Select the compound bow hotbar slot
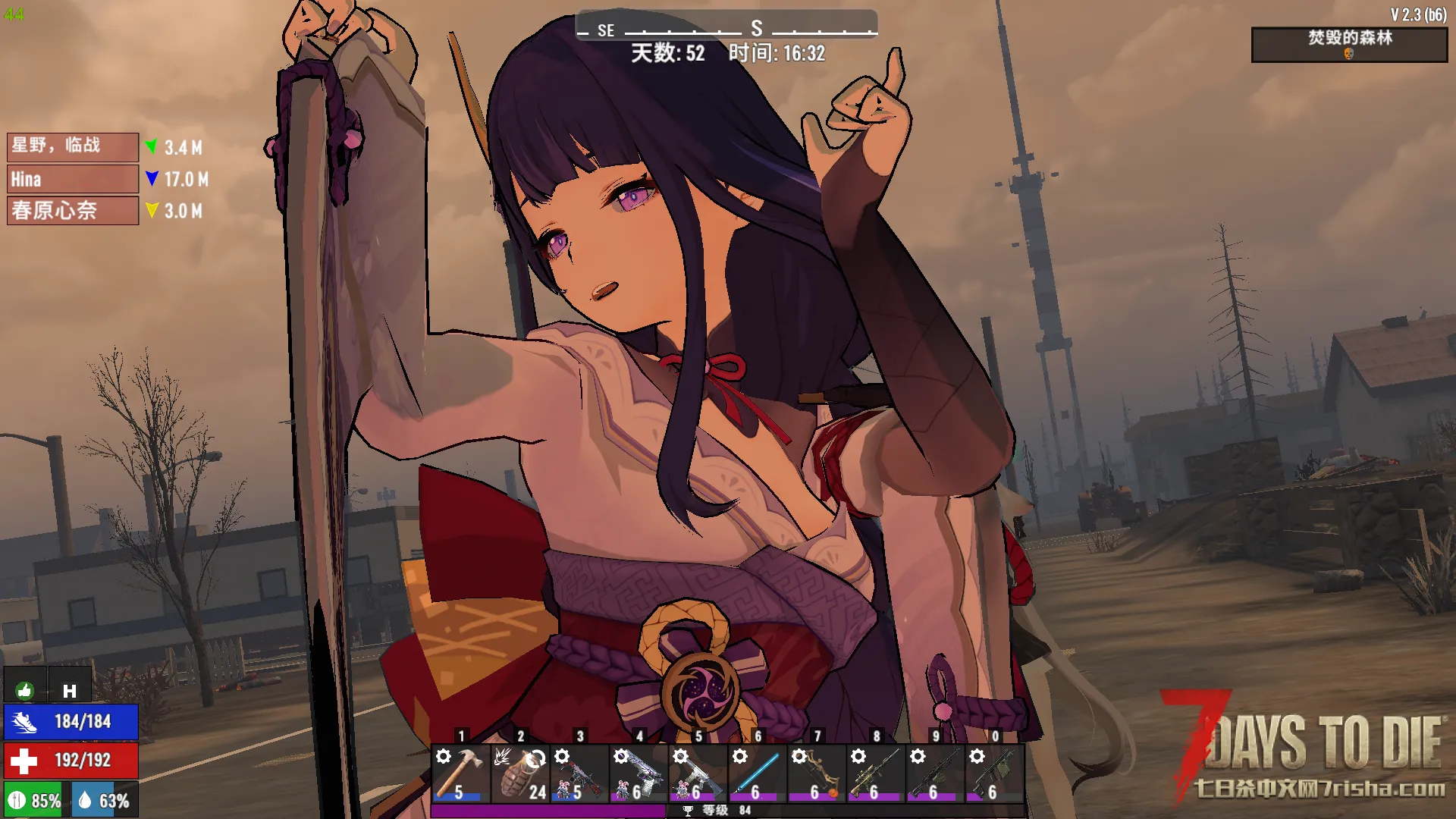 [x=815, y=773]
